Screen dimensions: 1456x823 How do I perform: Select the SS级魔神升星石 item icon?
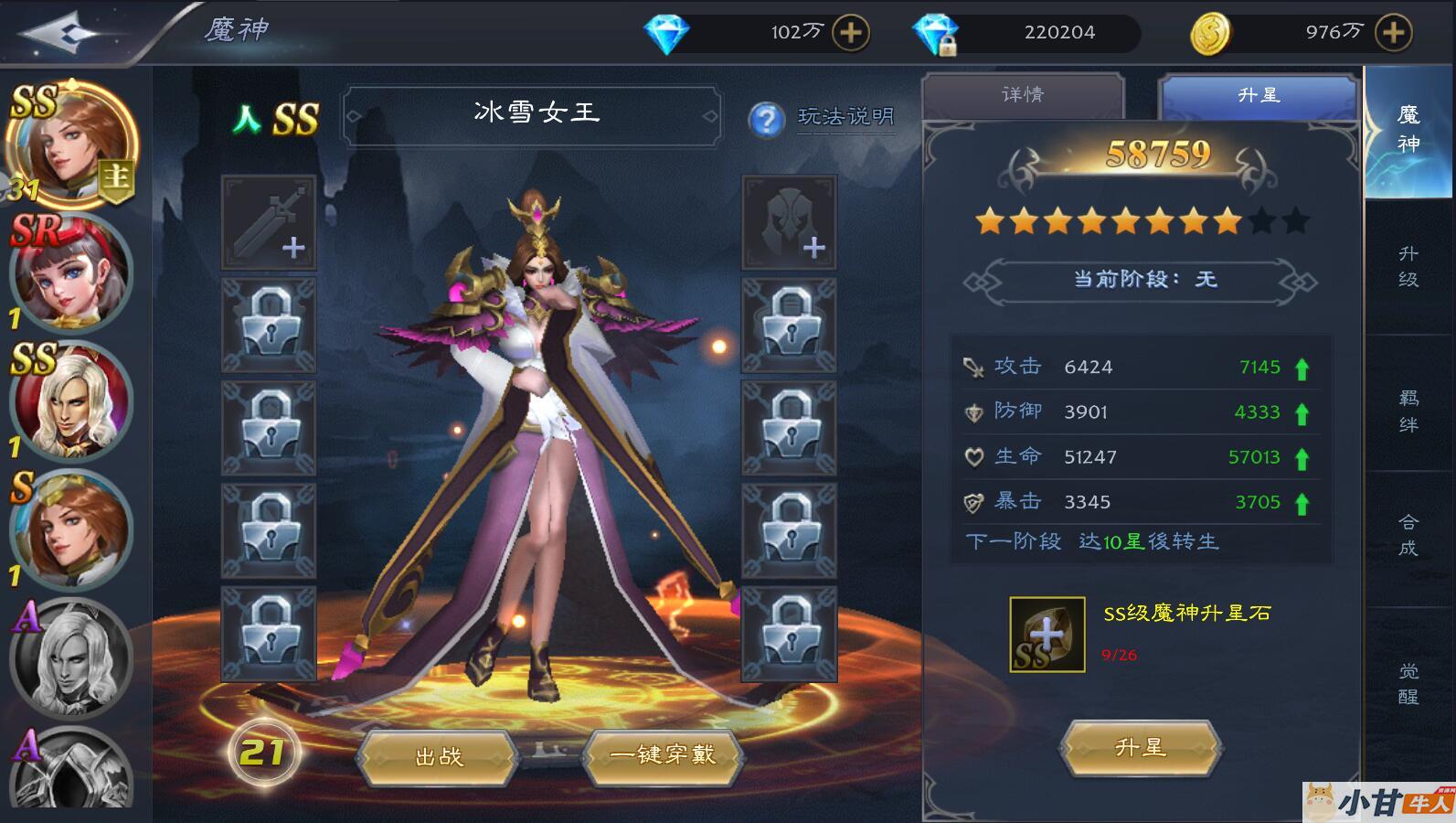click(1047, 635)
